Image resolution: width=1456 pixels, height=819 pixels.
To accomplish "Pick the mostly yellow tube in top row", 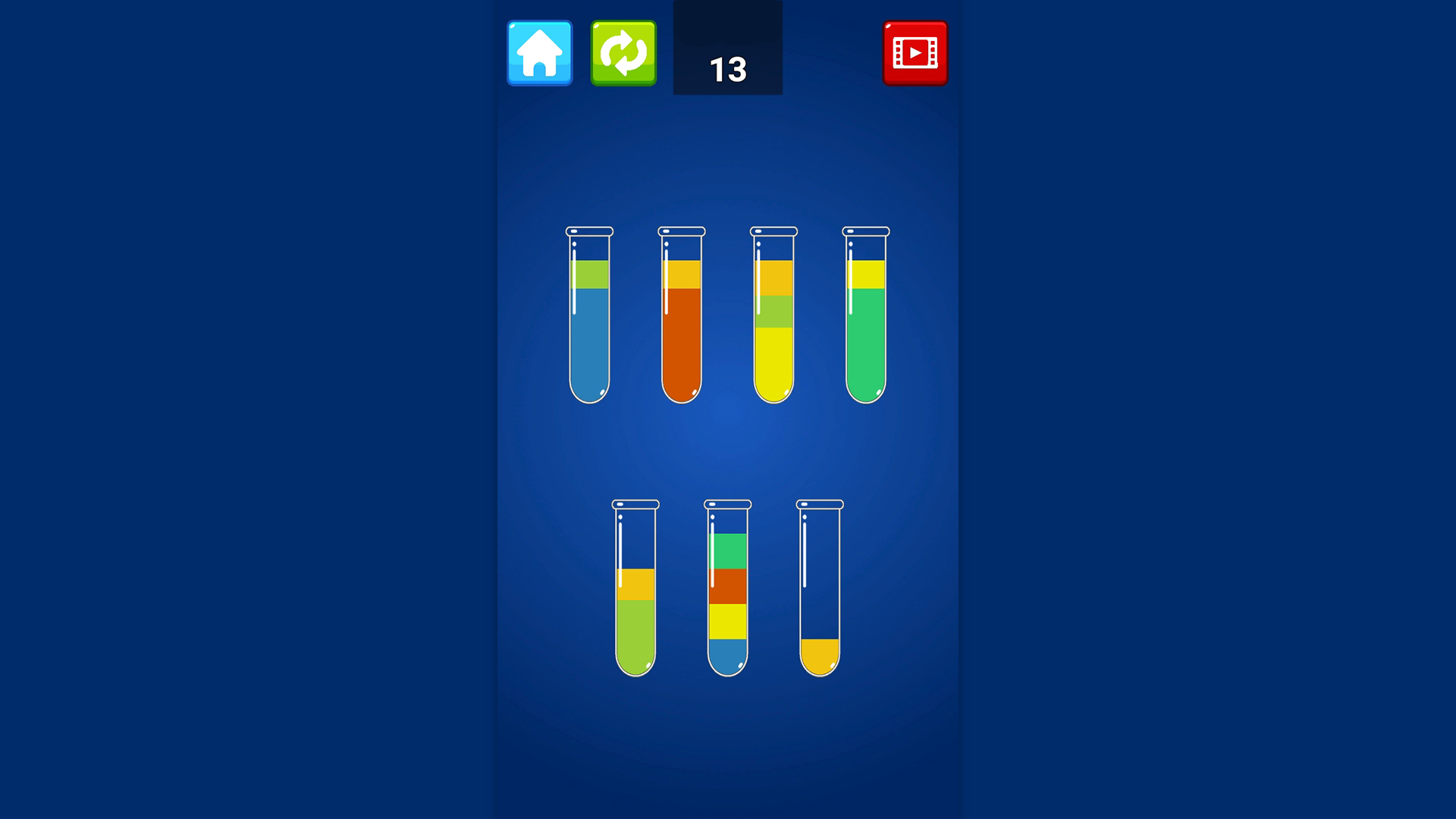I will tap(773, 356).
